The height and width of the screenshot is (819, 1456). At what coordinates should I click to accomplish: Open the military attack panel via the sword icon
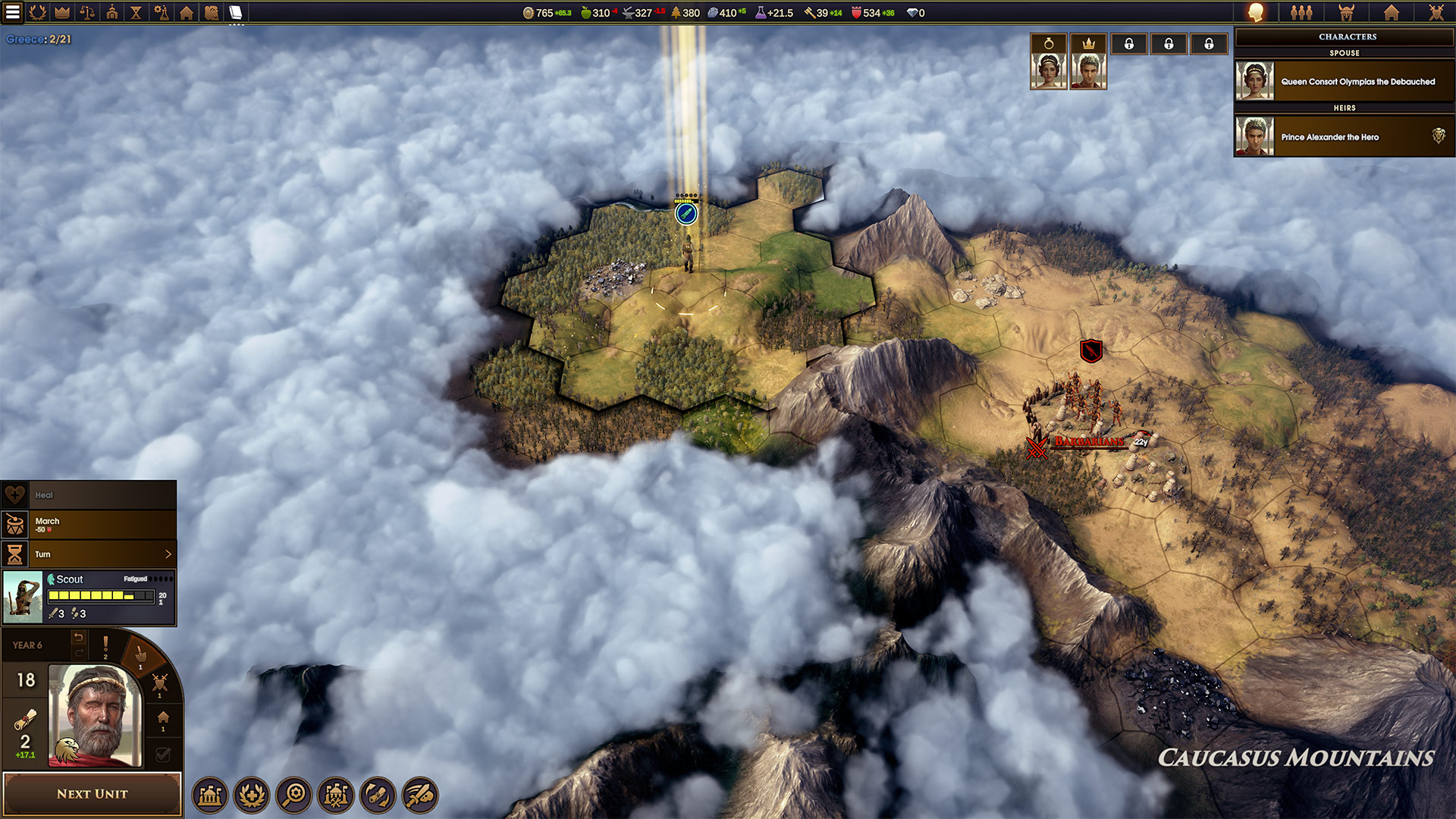420,796
